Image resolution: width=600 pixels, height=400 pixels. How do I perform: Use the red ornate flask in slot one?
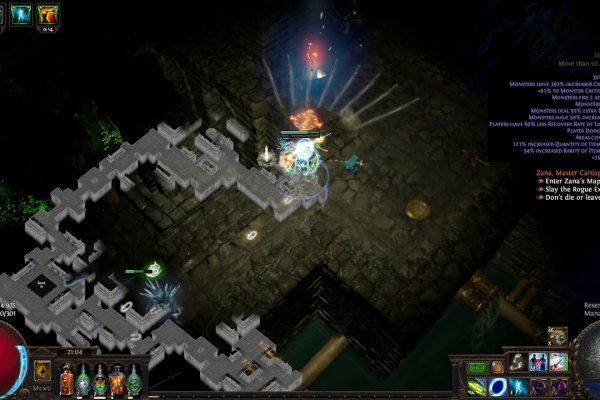(66, 378)
